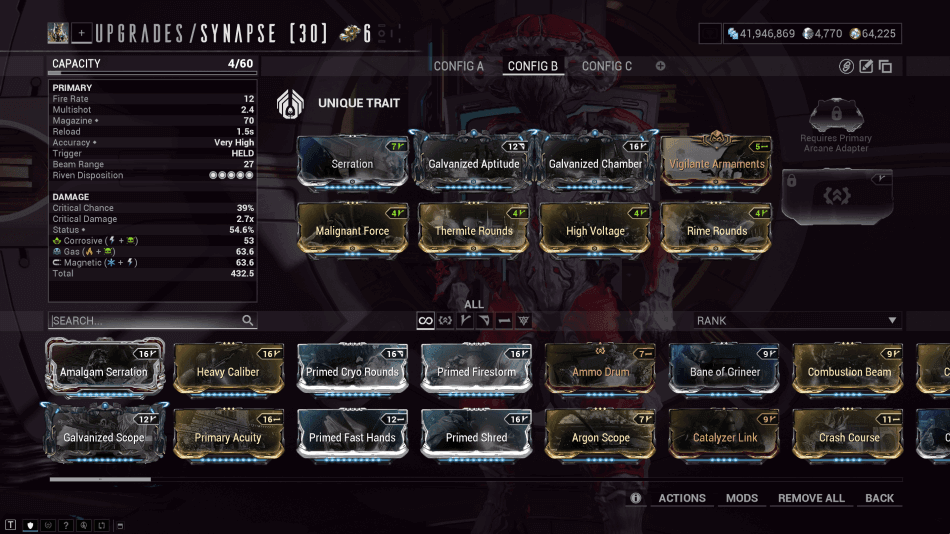
Task: Switch to the Config A tab
Action: tap(458, 66)
